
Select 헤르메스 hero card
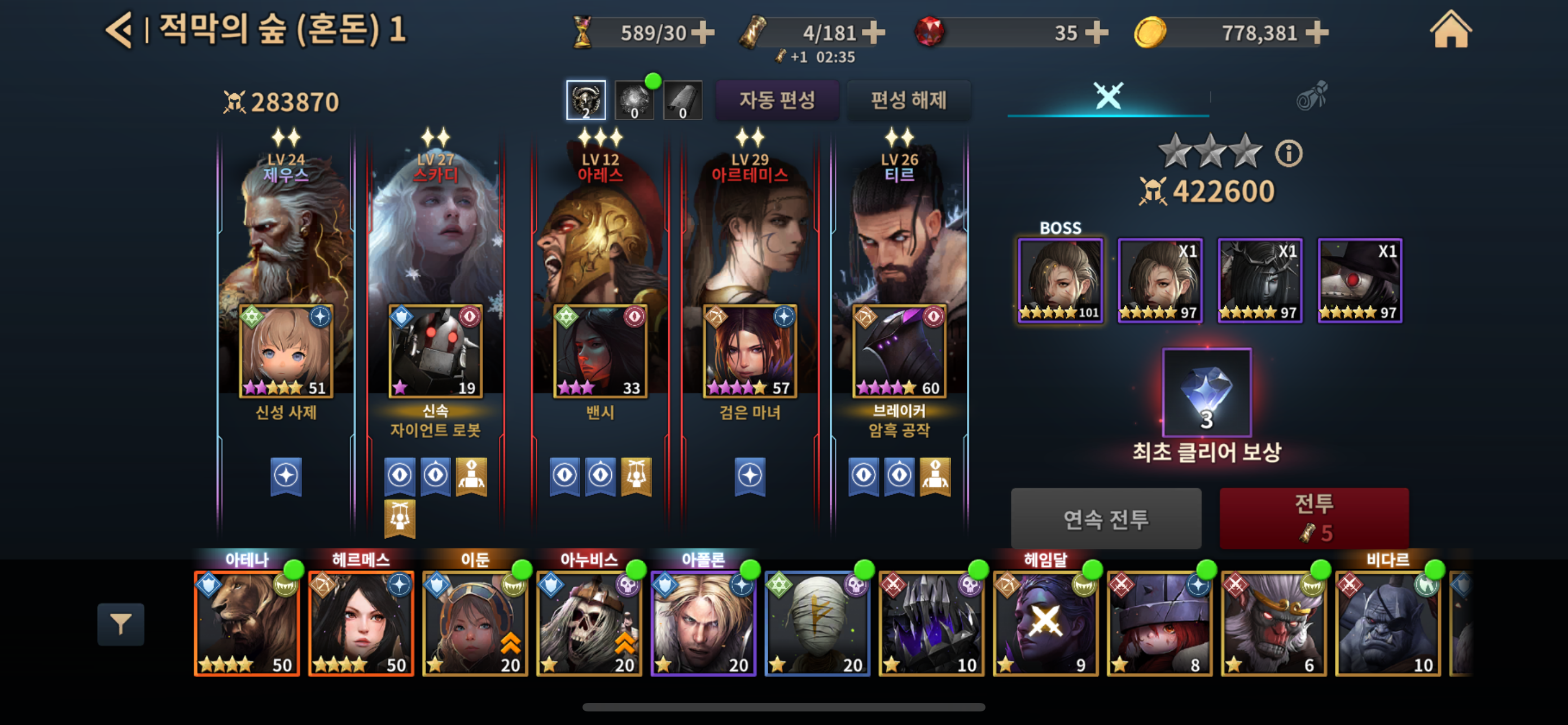pyautogui.click(x=361, y=623)
